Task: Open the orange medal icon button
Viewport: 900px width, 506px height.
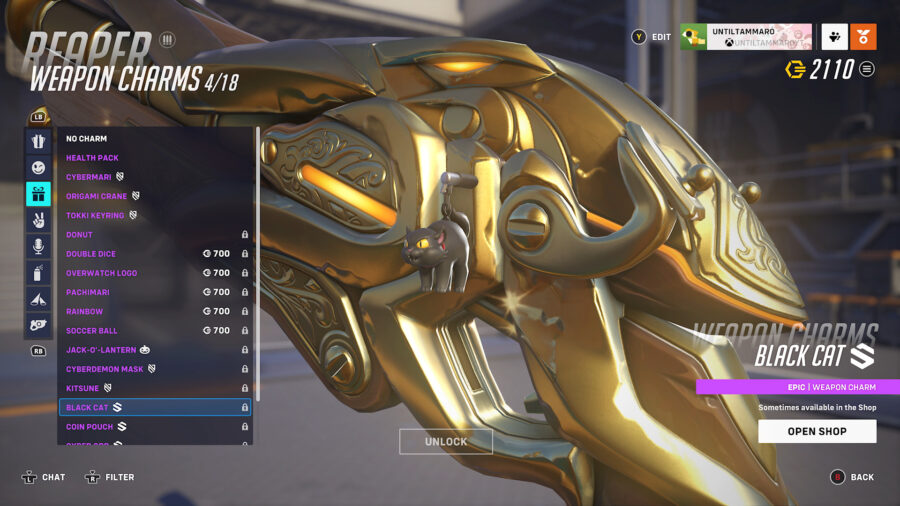Action: coord(864,37)
